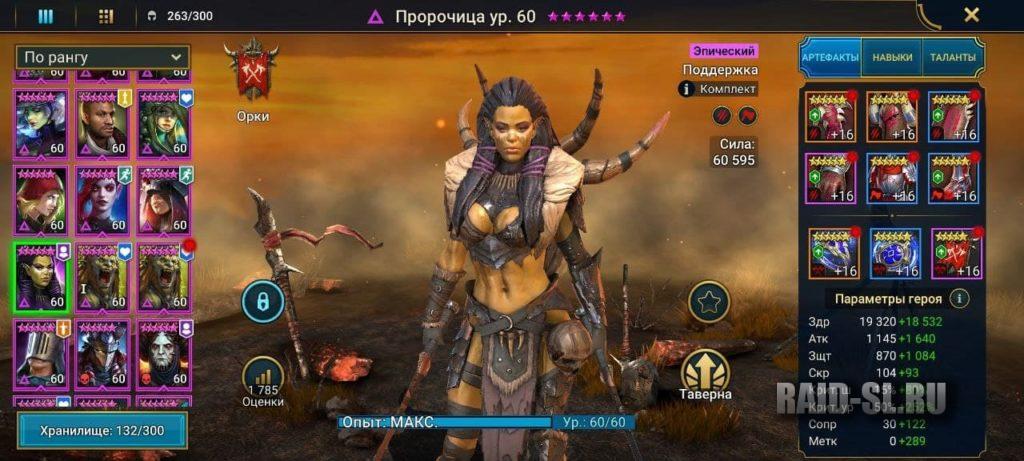1024x461 pixels.
Task: Switch to the Навыки tab
Action: pos(892,58)
